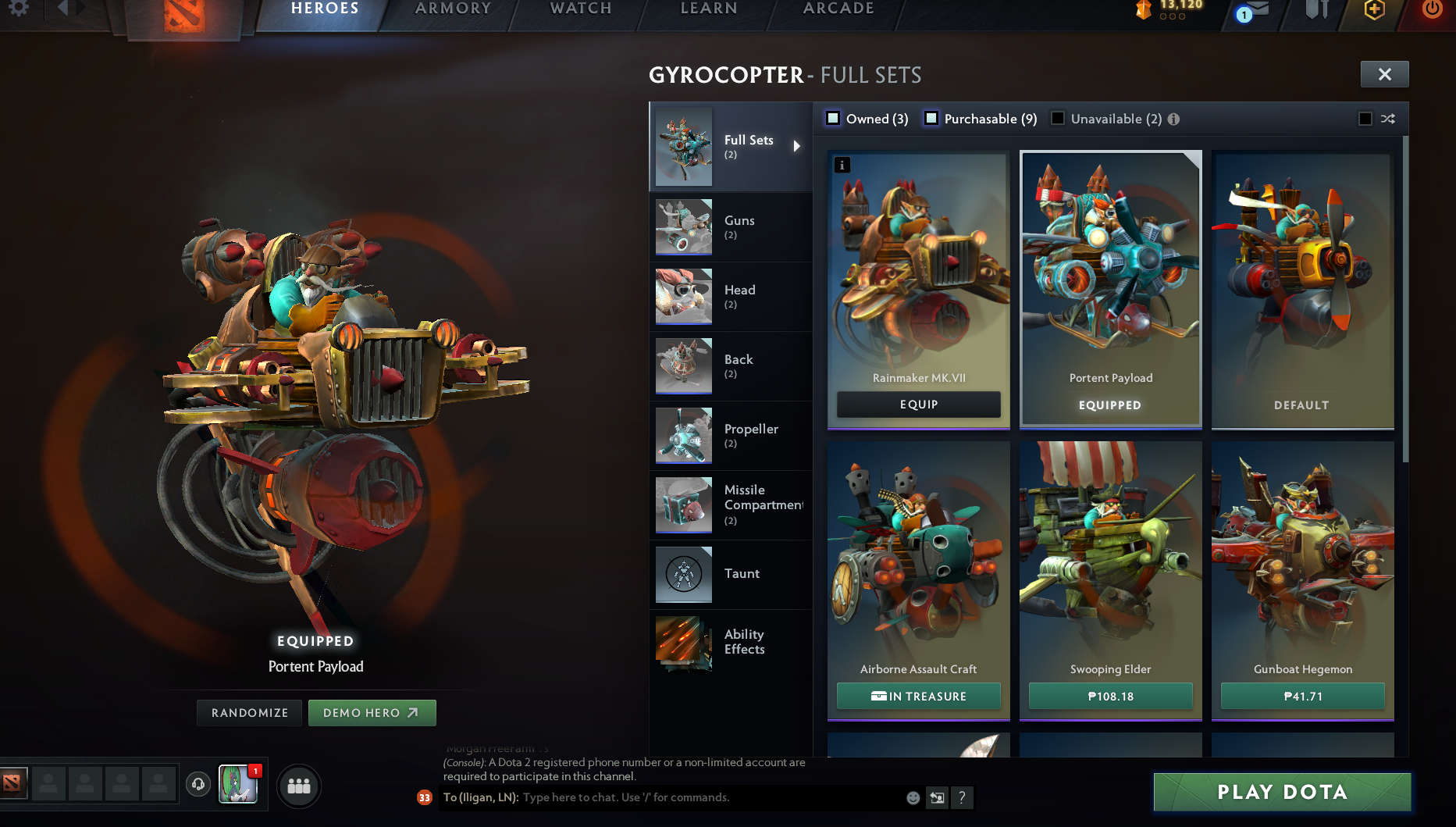The height and width of the screenshot is (827, 1456).
Task: Select the Propeller slot icon
Action: coord(683,435)
